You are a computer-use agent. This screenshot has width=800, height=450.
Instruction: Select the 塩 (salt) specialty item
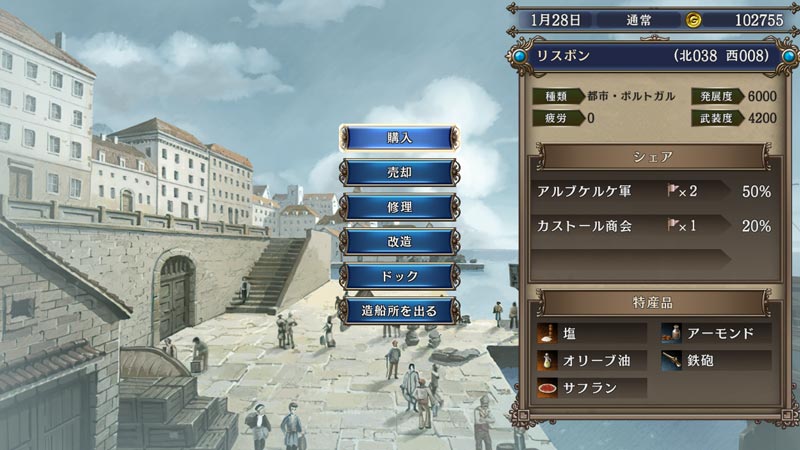pyautogui.click(x=592, y=333)
